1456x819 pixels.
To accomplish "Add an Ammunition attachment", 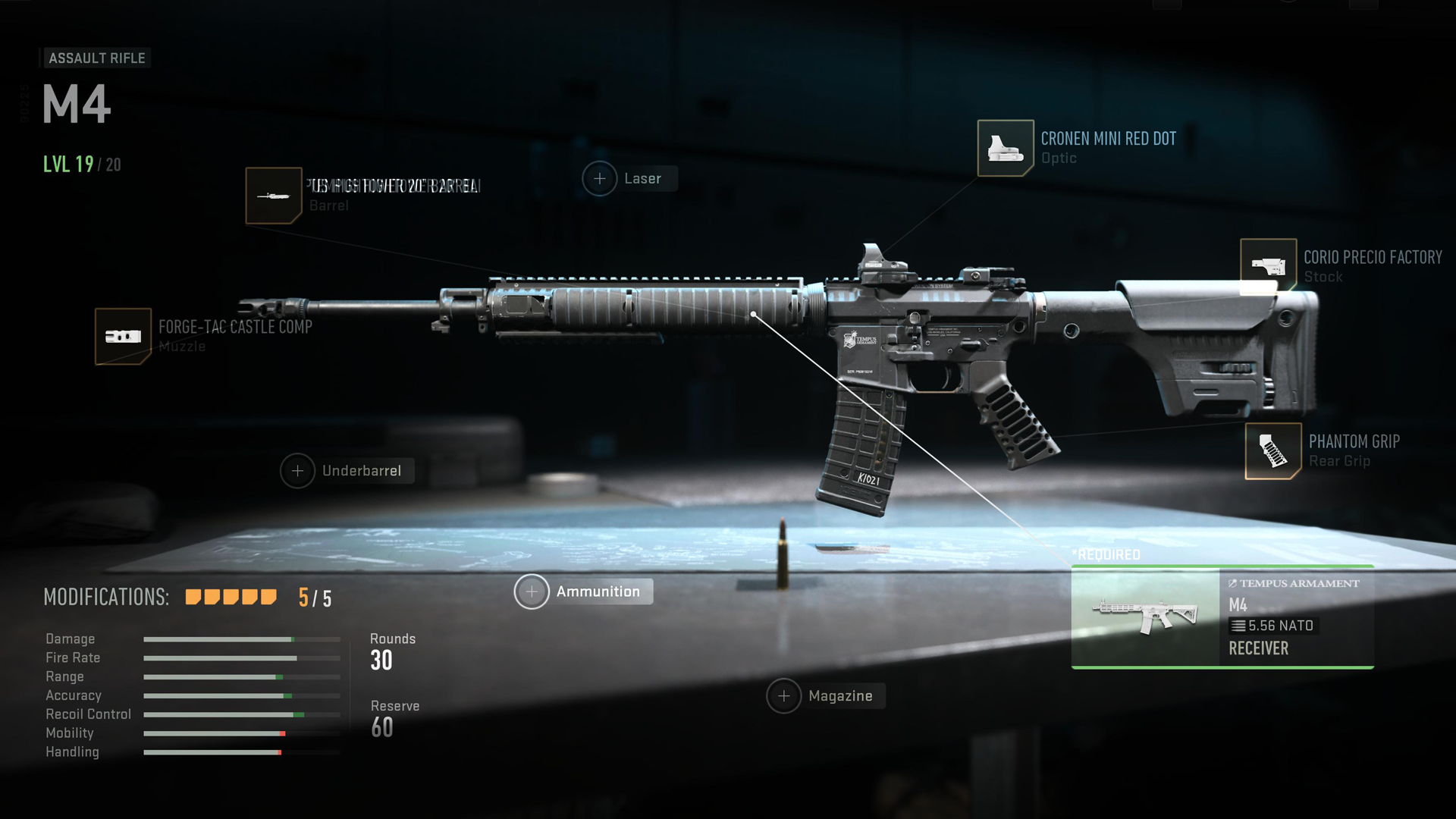I will (532, 591).
